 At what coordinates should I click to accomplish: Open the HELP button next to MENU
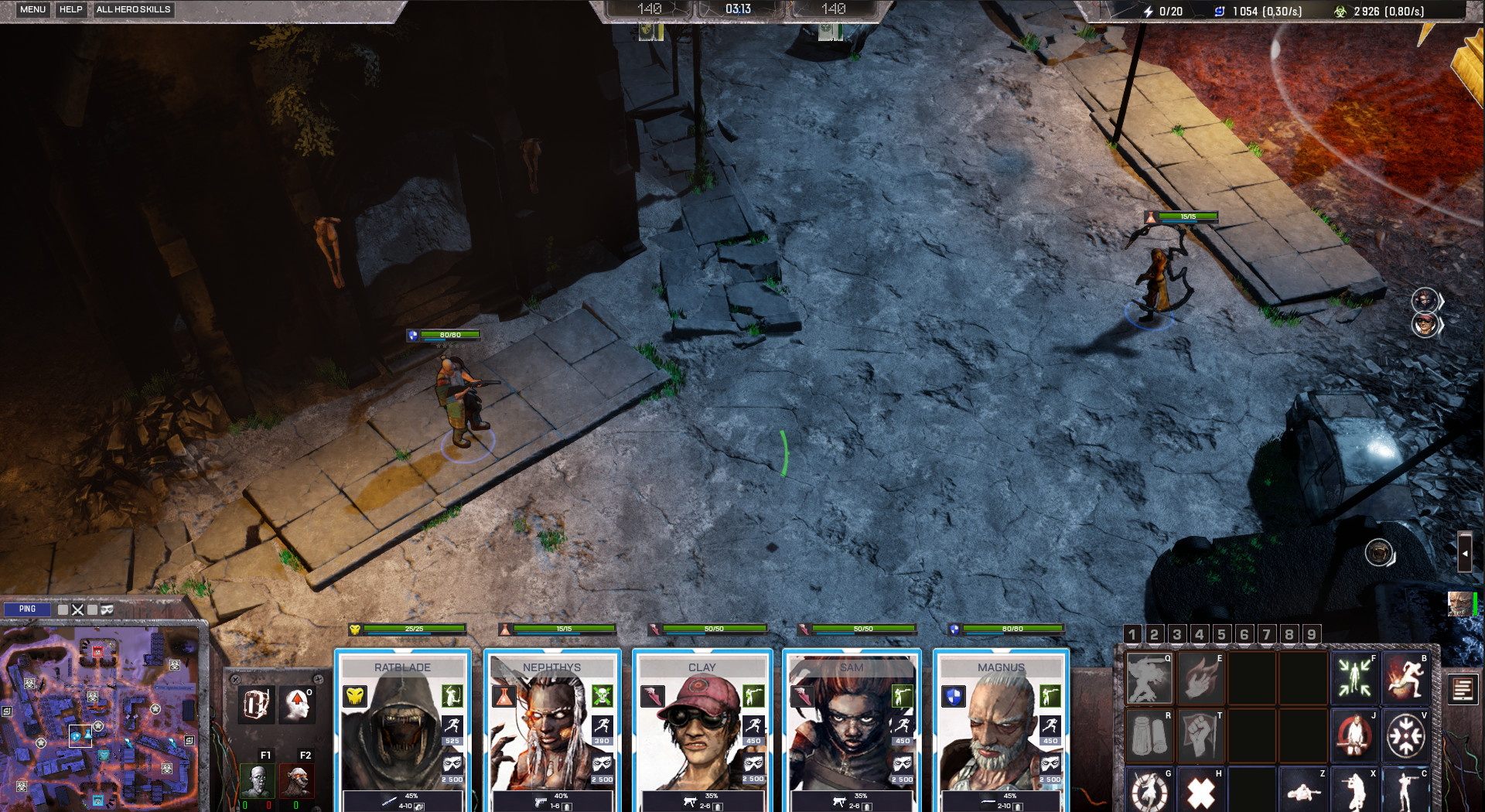coord(71,10)
